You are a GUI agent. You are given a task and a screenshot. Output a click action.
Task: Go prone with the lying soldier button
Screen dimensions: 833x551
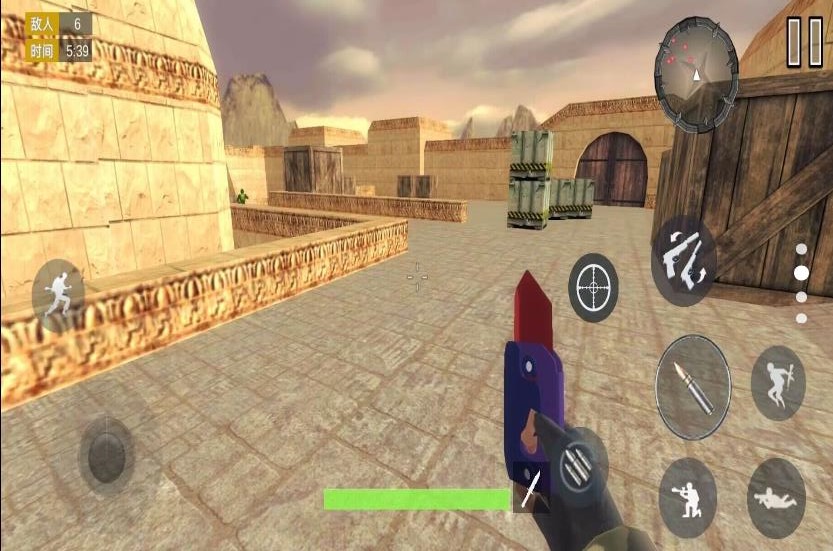point(776,498)
